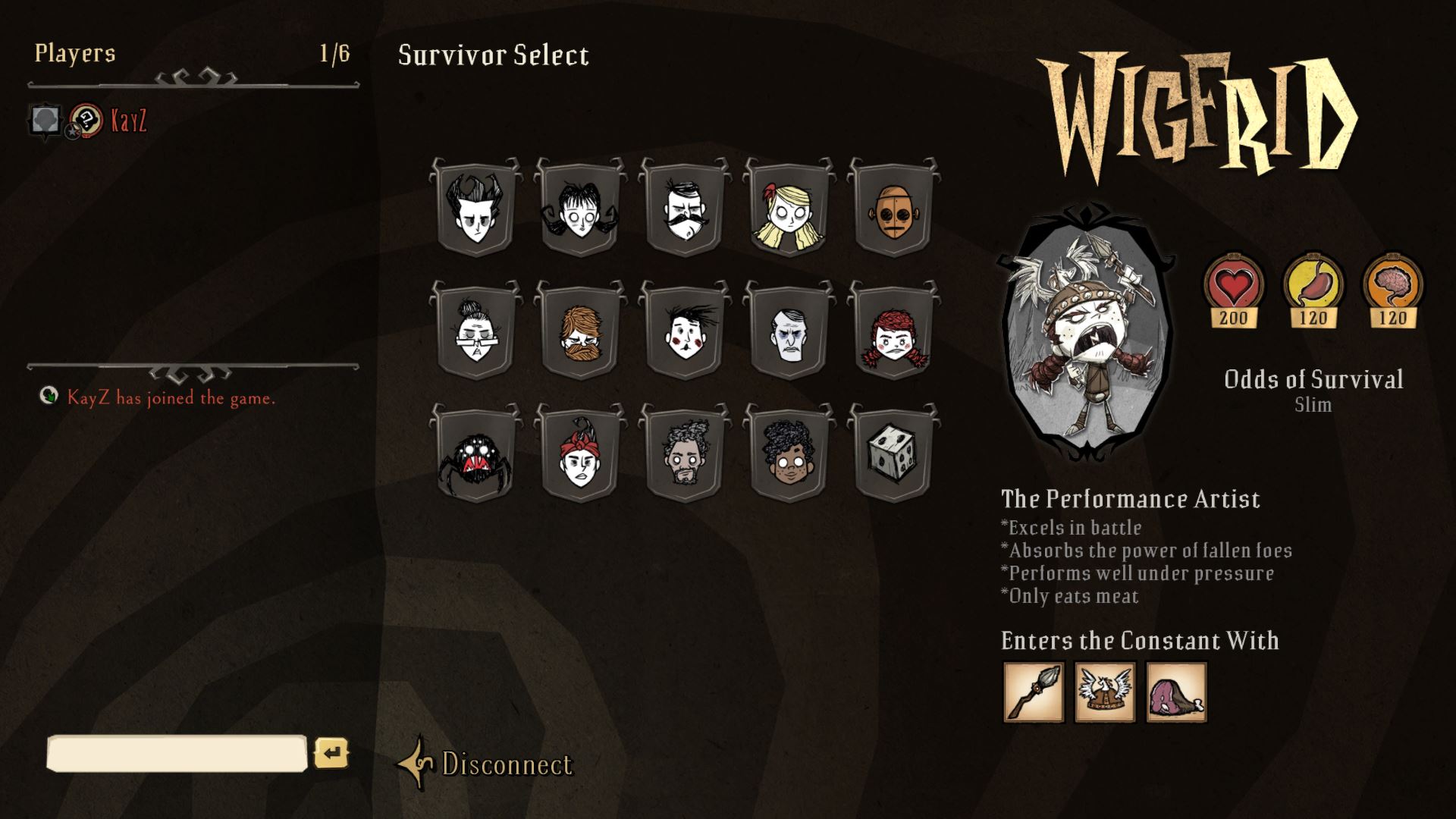Screen dimensions: 1456x819
Task: Send the chat message with enter button
Action: click(x=331, y=753)
